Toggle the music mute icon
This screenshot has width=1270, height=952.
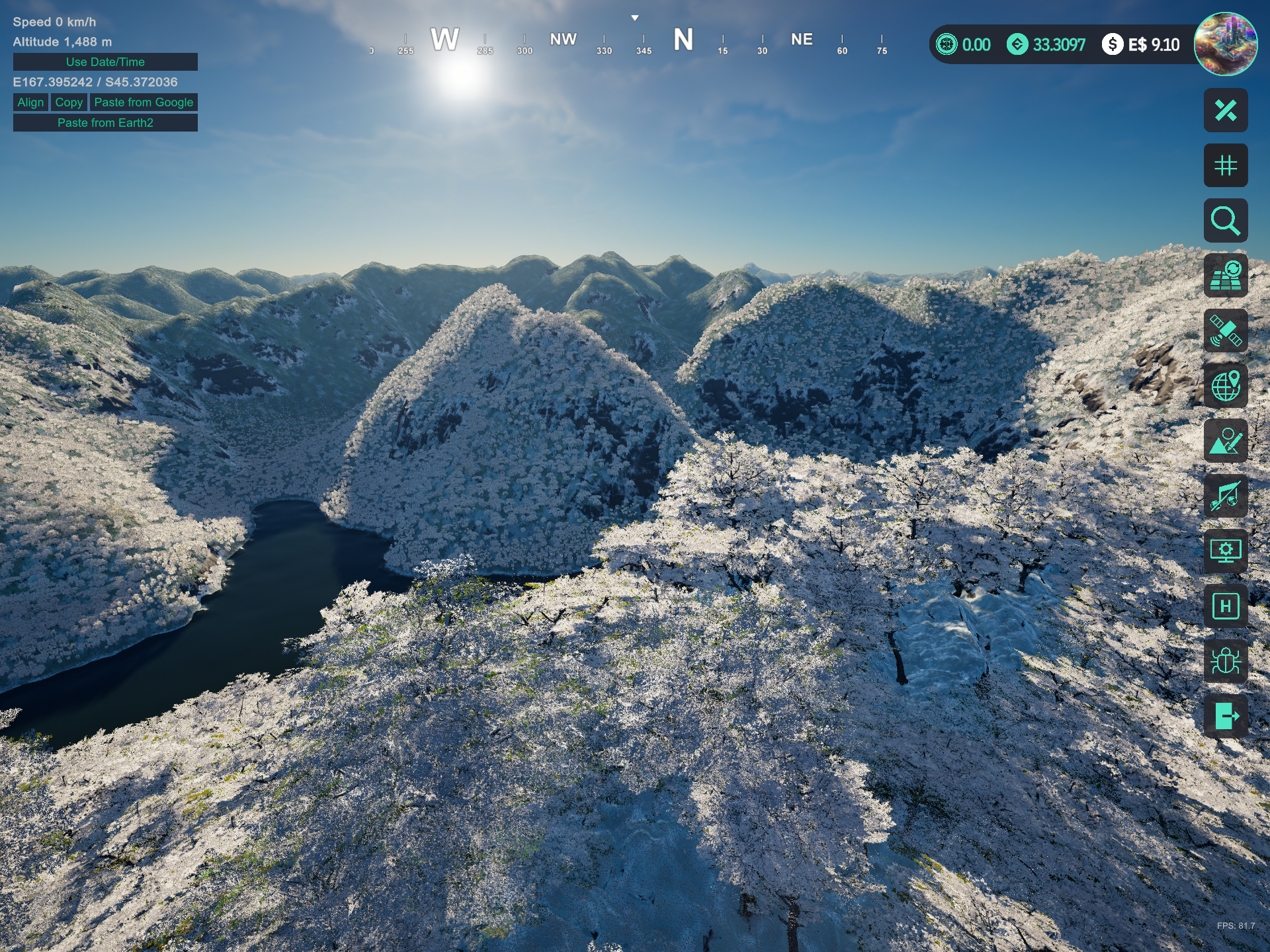[x=1225, y=496]
